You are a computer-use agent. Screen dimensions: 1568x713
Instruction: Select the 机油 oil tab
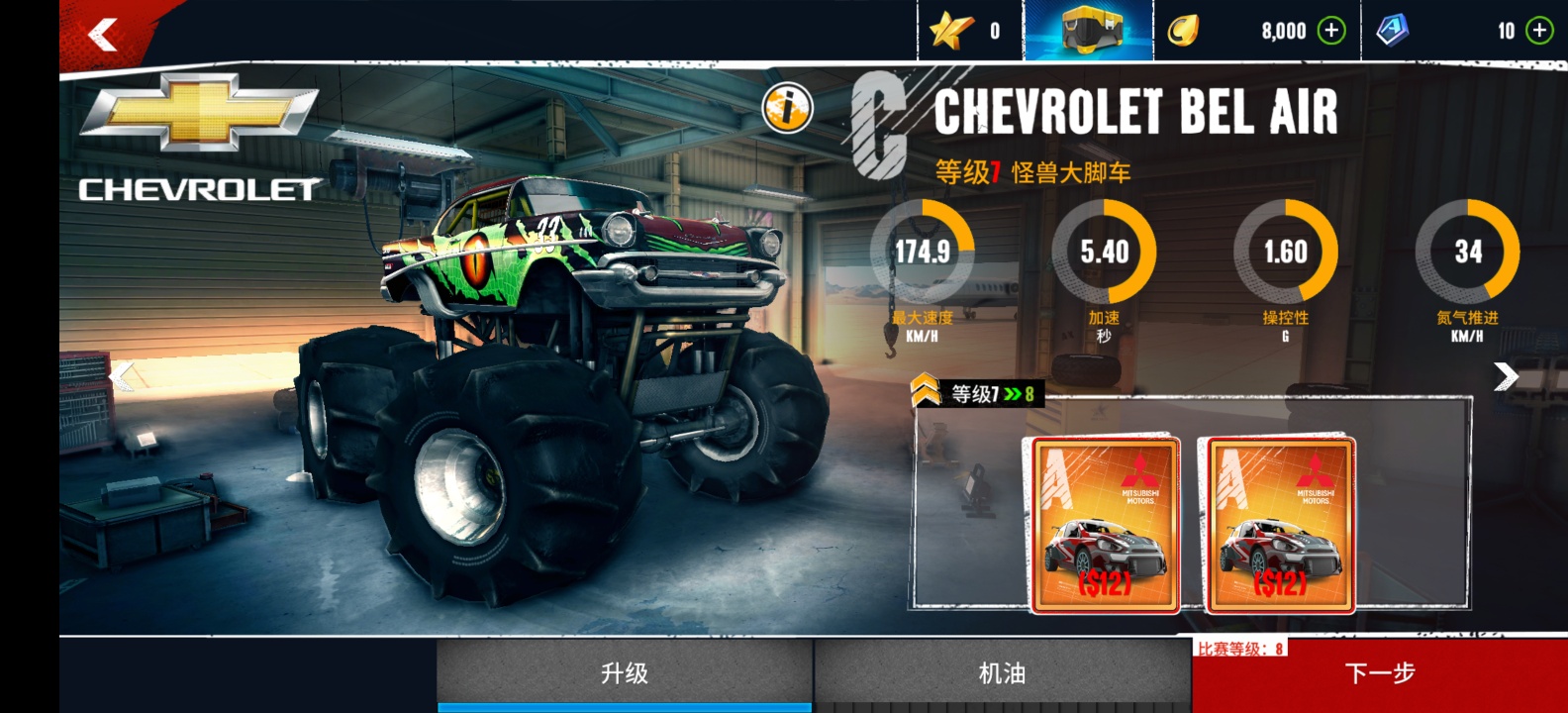coord(1002,674)
